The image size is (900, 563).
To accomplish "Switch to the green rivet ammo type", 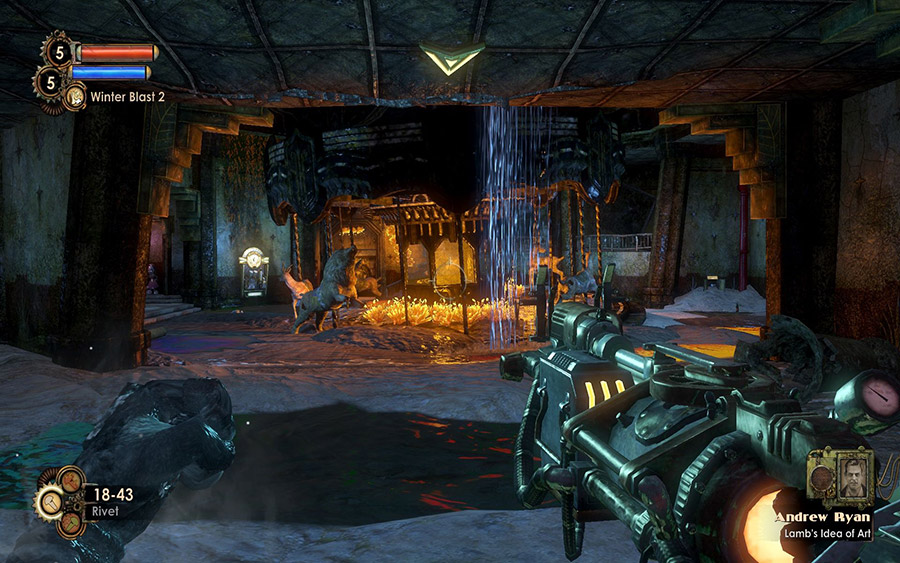I will click(73, 523).
